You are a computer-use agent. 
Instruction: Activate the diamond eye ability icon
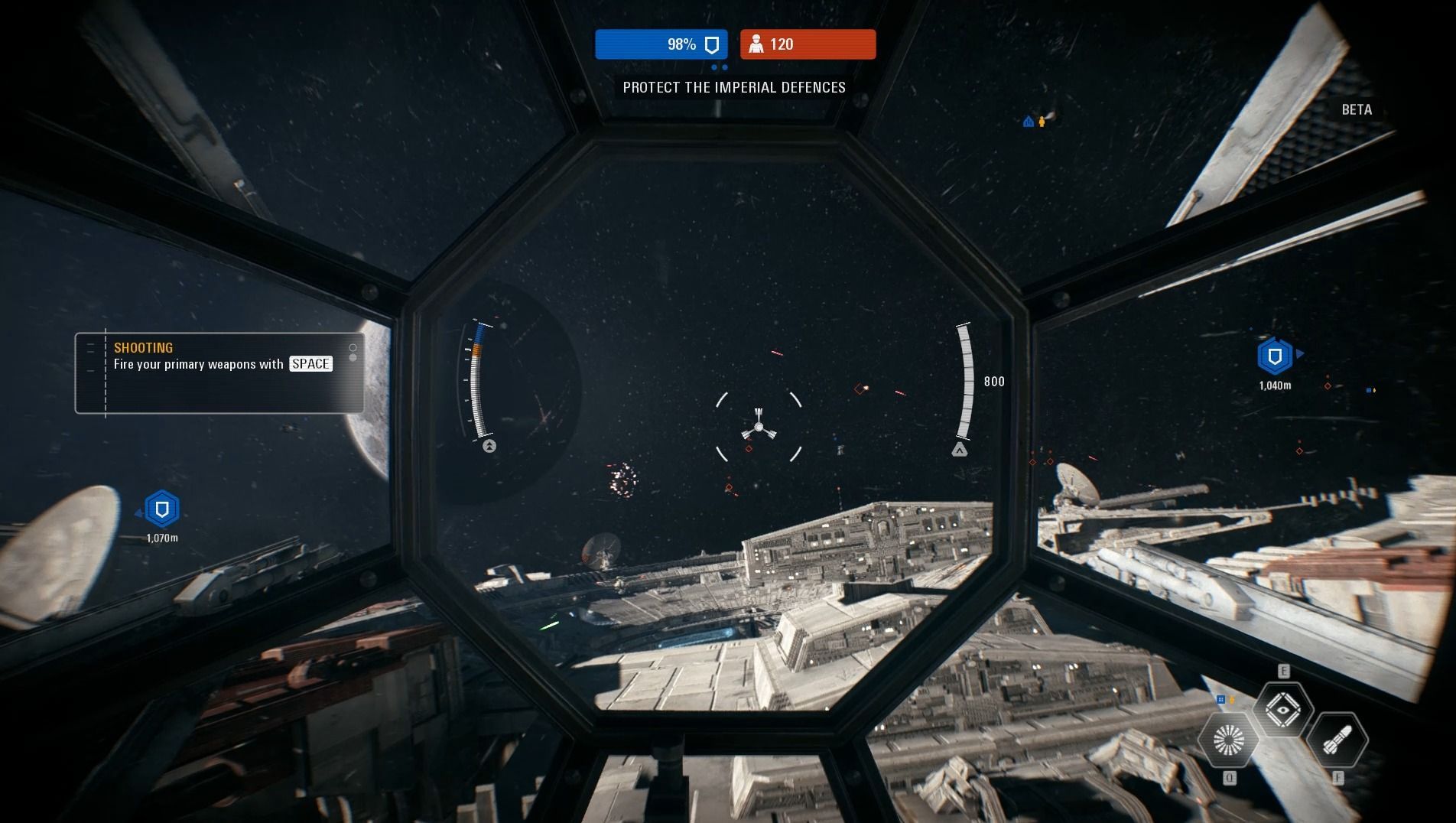[x=1283, y=711]
